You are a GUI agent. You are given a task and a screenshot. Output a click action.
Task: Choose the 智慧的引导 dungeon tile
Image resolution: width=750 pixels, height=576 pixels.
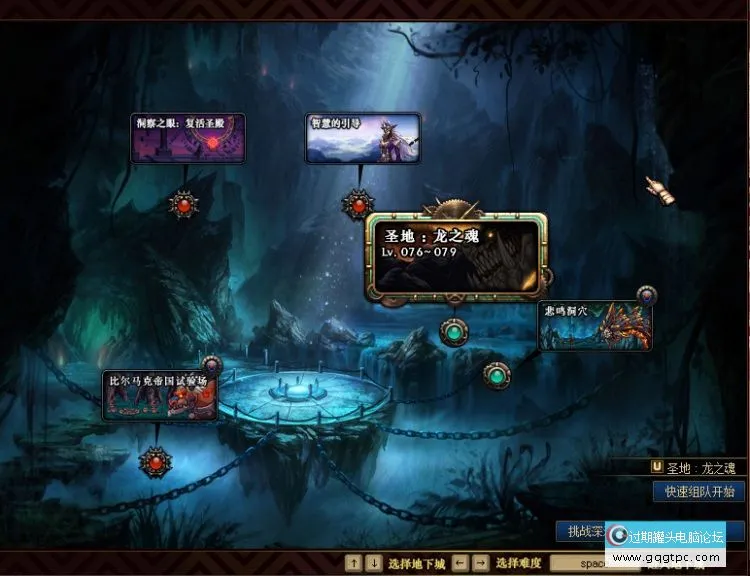(362, 138)
